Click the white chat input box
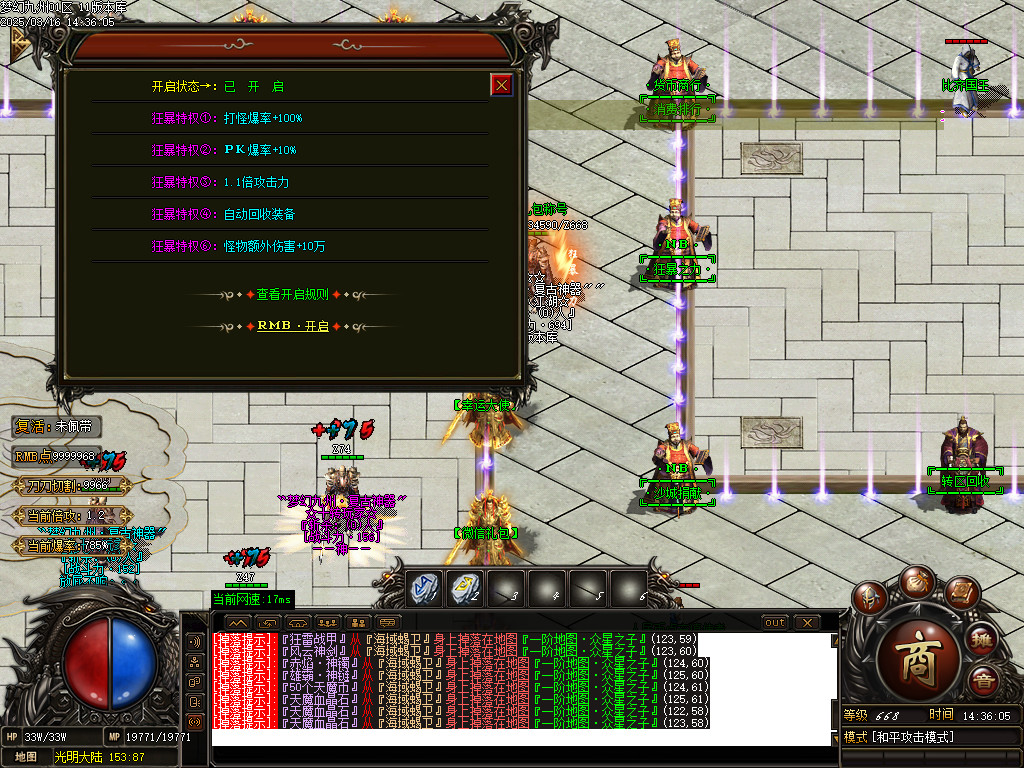Image resolution: width=1024 pixels, height=768 pixels. click(x=522, y=737)
